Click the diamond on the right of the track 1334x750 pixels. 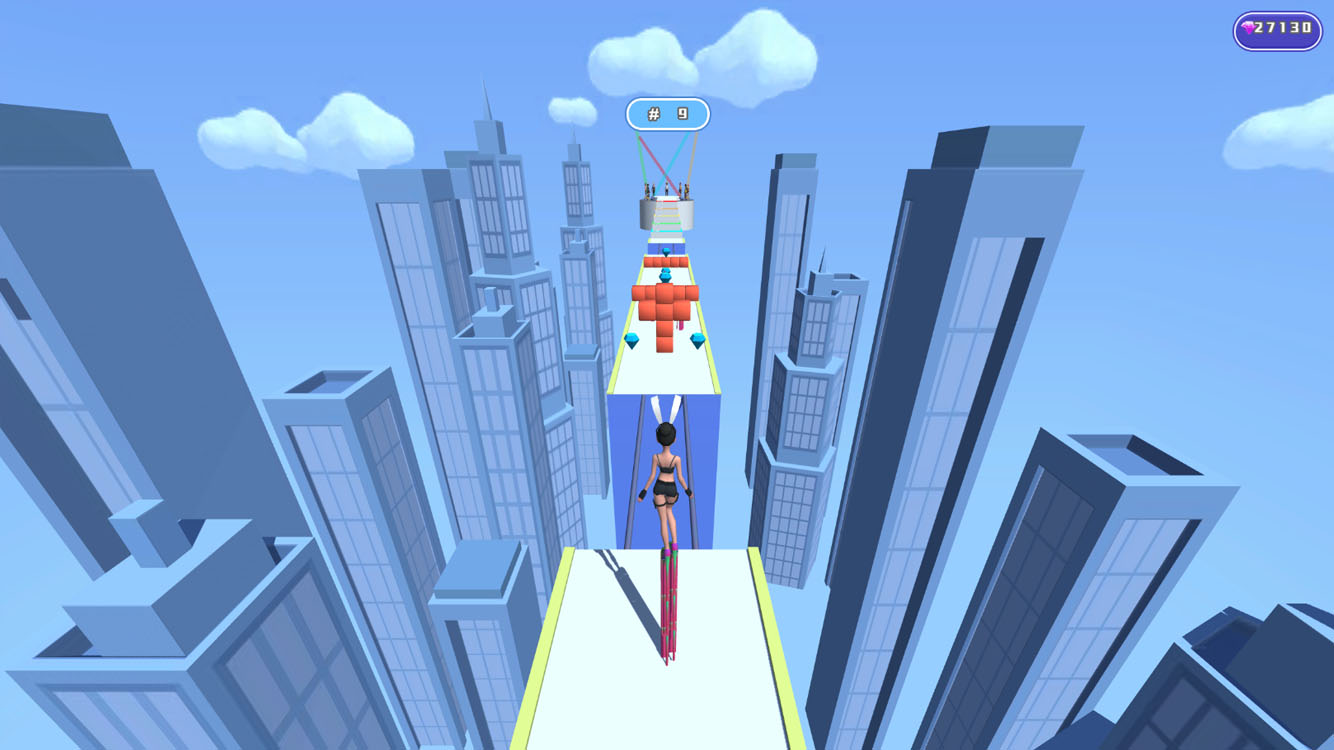(697, 338)
